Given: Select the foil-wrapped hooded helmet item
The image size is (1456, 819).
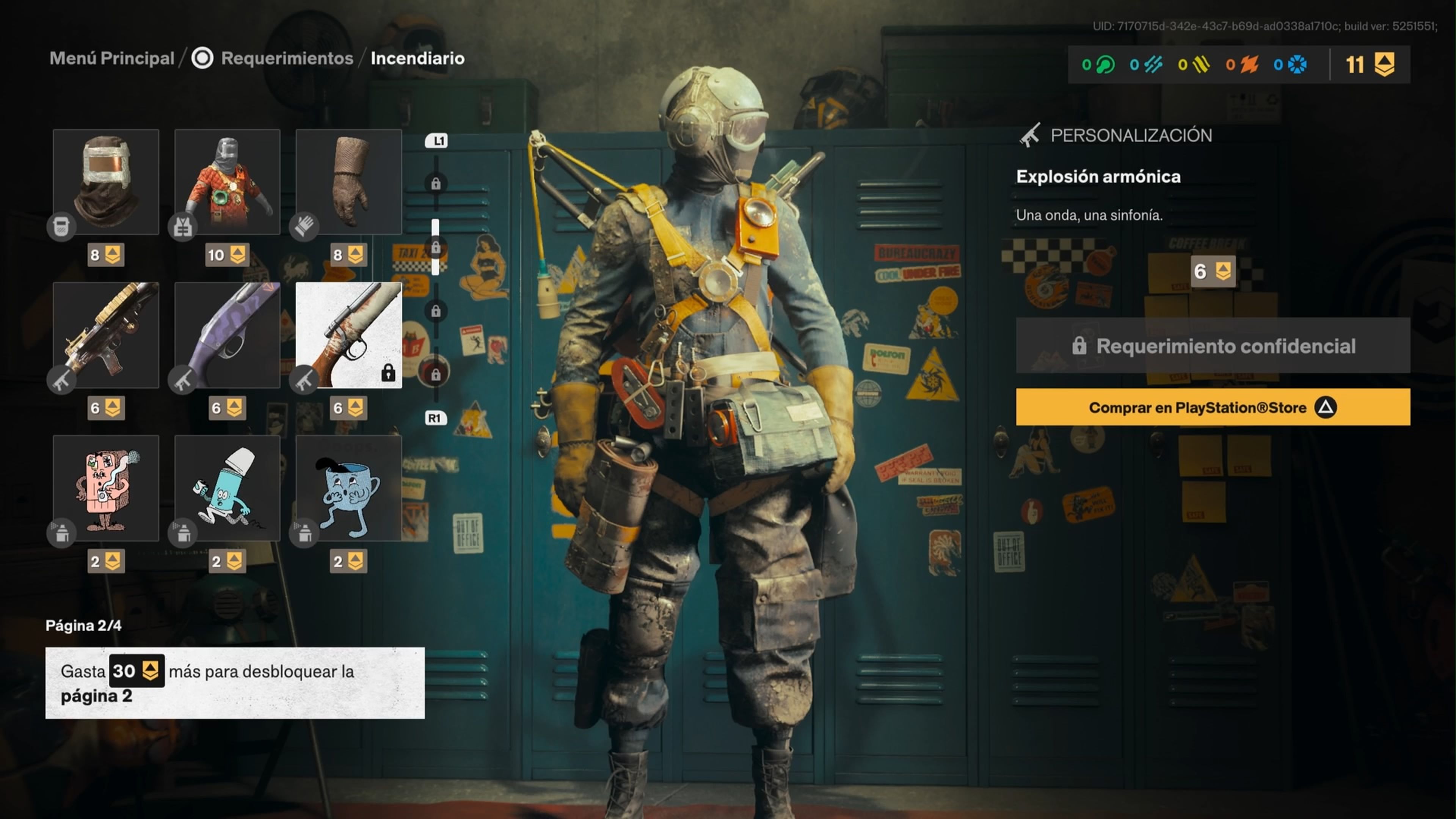Looking at the screenshot, I should pos(106,182).
